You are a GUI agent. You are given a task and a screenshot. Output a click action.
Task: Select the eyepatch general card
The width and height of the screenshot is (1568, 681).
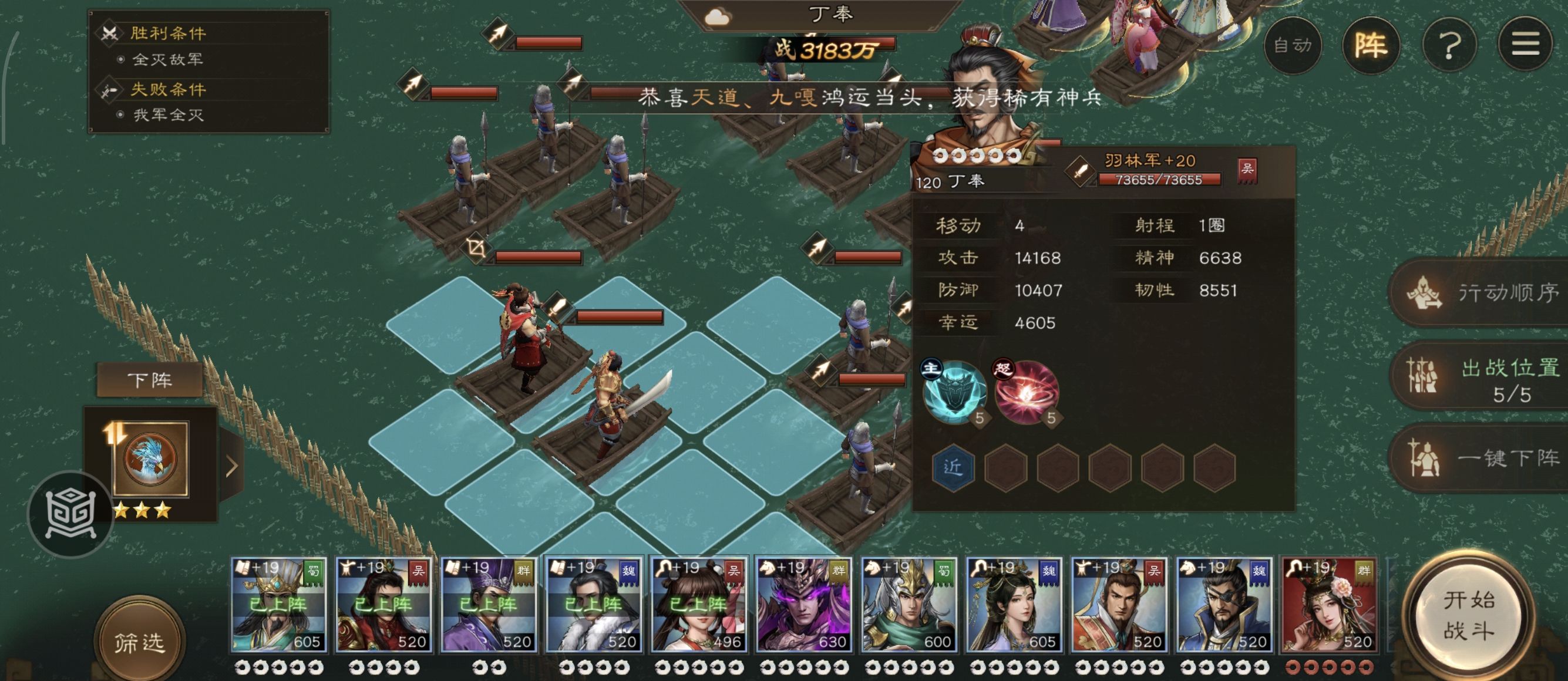pyautogui.click(x=1223, y=605)
